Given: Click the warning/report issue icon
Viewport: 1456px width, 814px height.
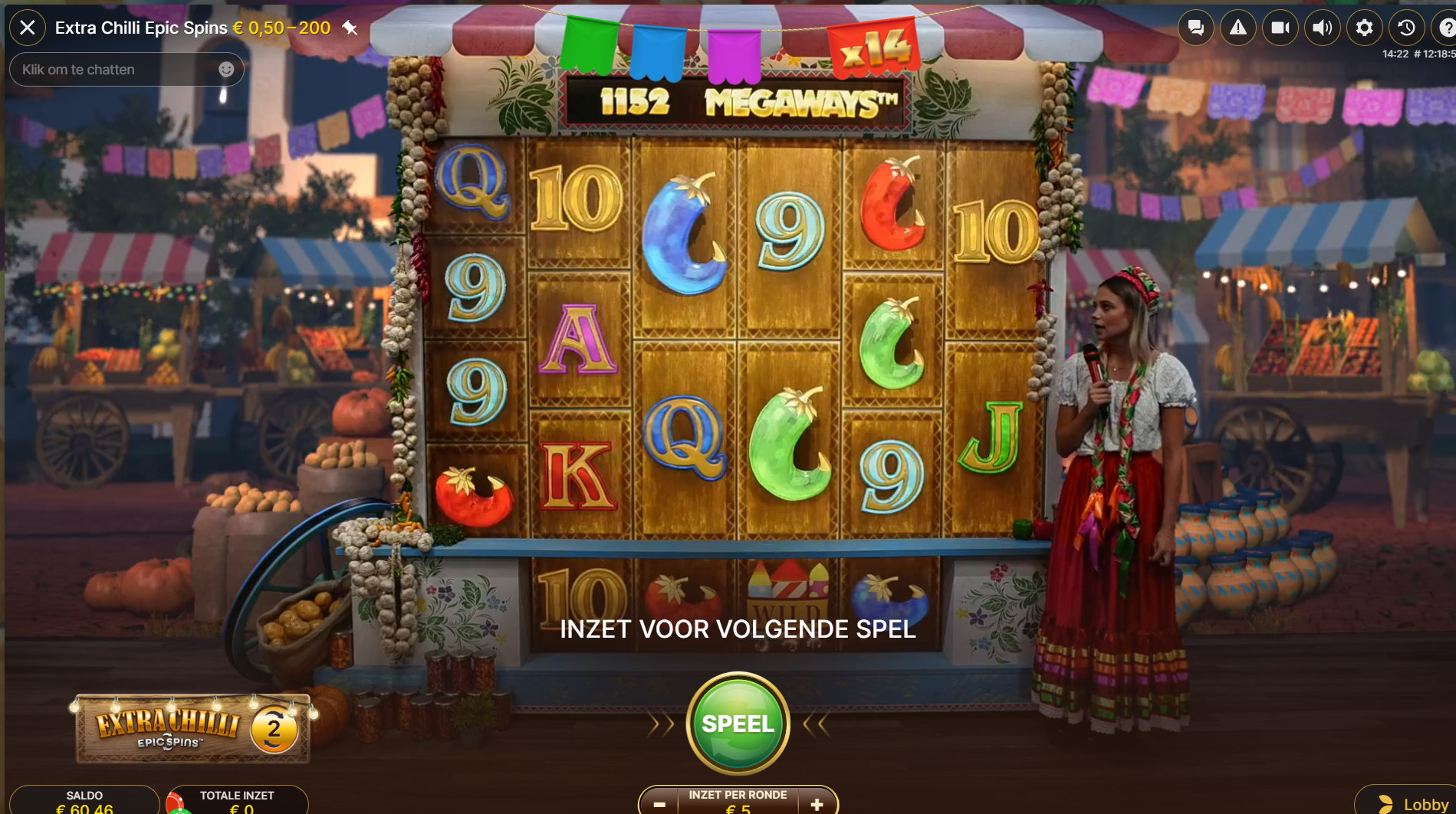Looking at the screenshot, I should (1237, 28).
